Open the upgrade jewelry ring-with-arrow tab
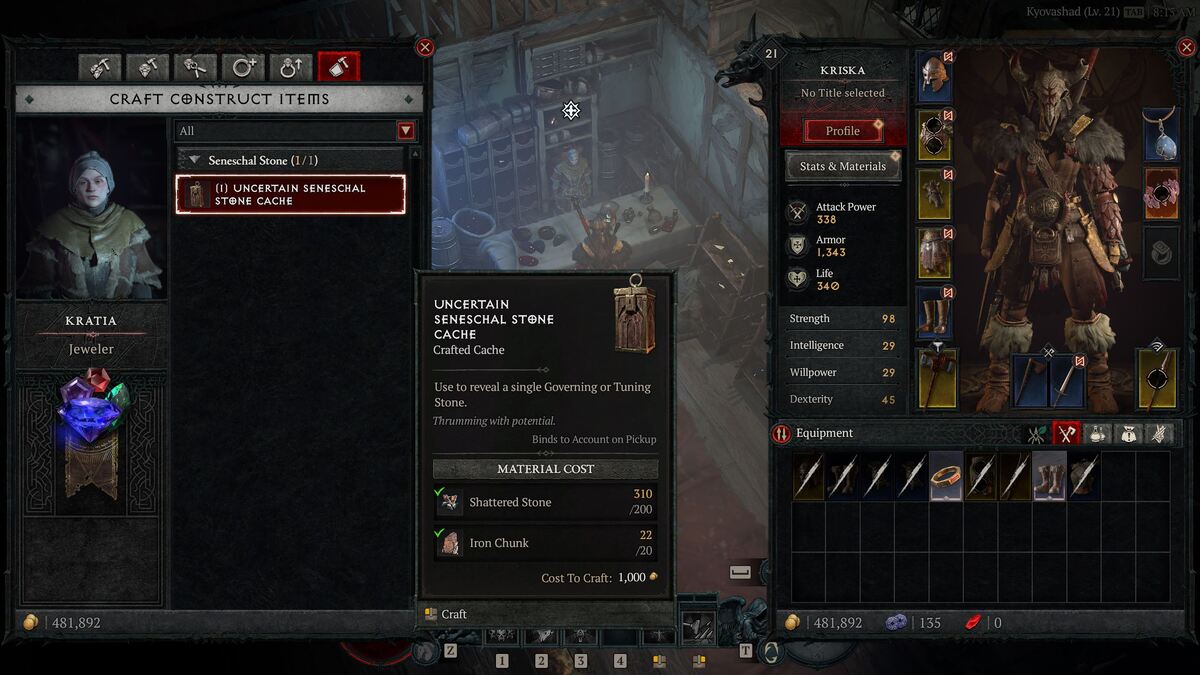Viewport: 1200px width, 675px height. [291, 67]
